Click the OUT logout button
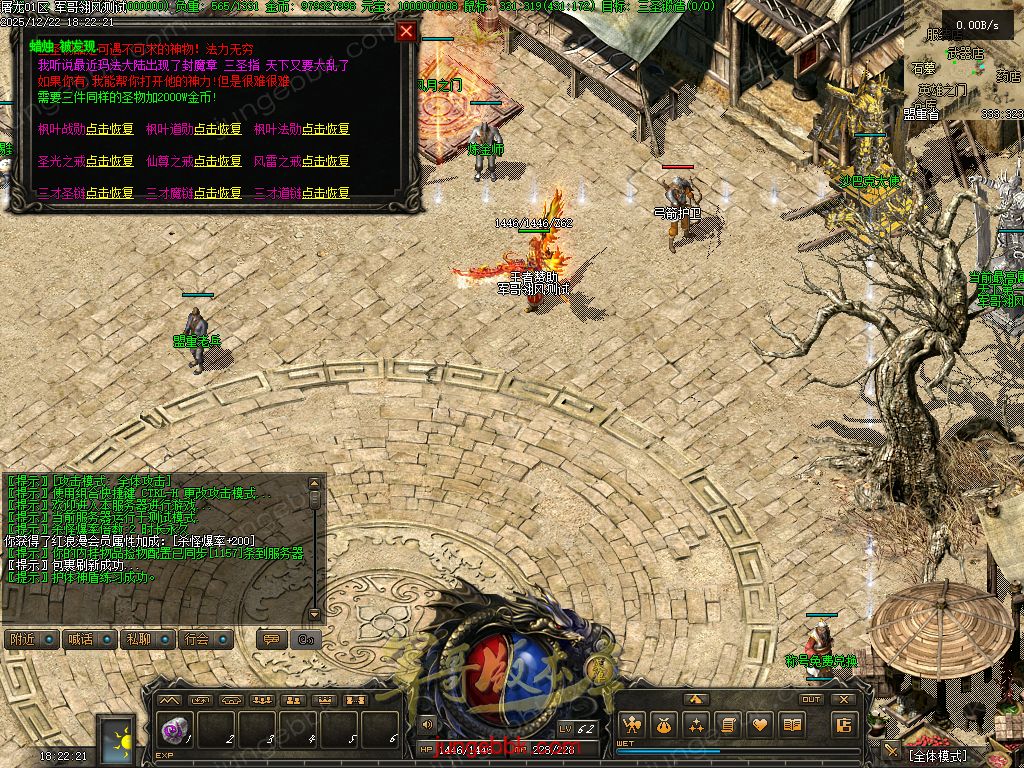This screenshot has width=1024, height=768. [x=812, y=699]
